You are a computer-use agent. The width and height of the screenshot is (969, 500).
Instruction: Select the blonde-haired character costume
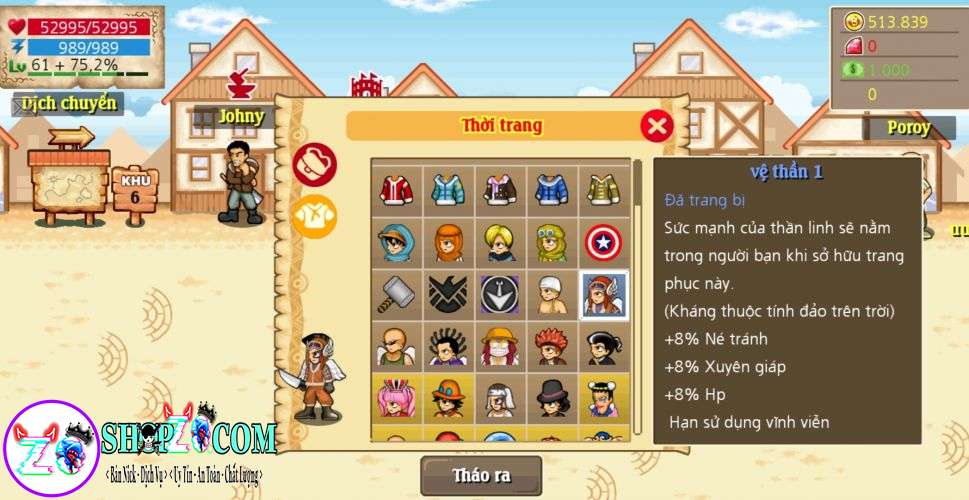(500, 242)
